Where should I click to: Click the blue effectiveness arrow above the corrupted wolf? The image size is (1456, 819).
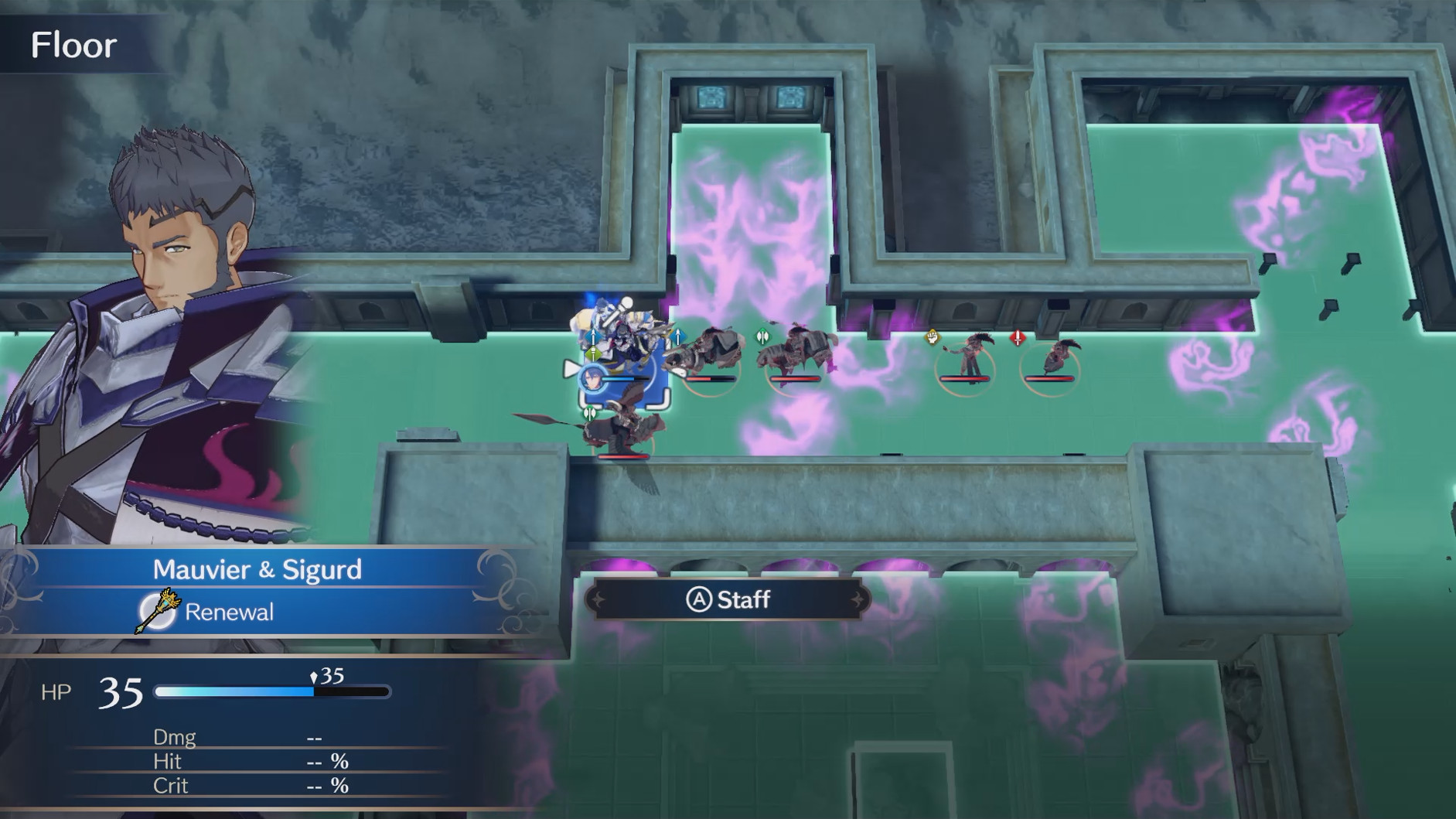(x=677, y=336)
